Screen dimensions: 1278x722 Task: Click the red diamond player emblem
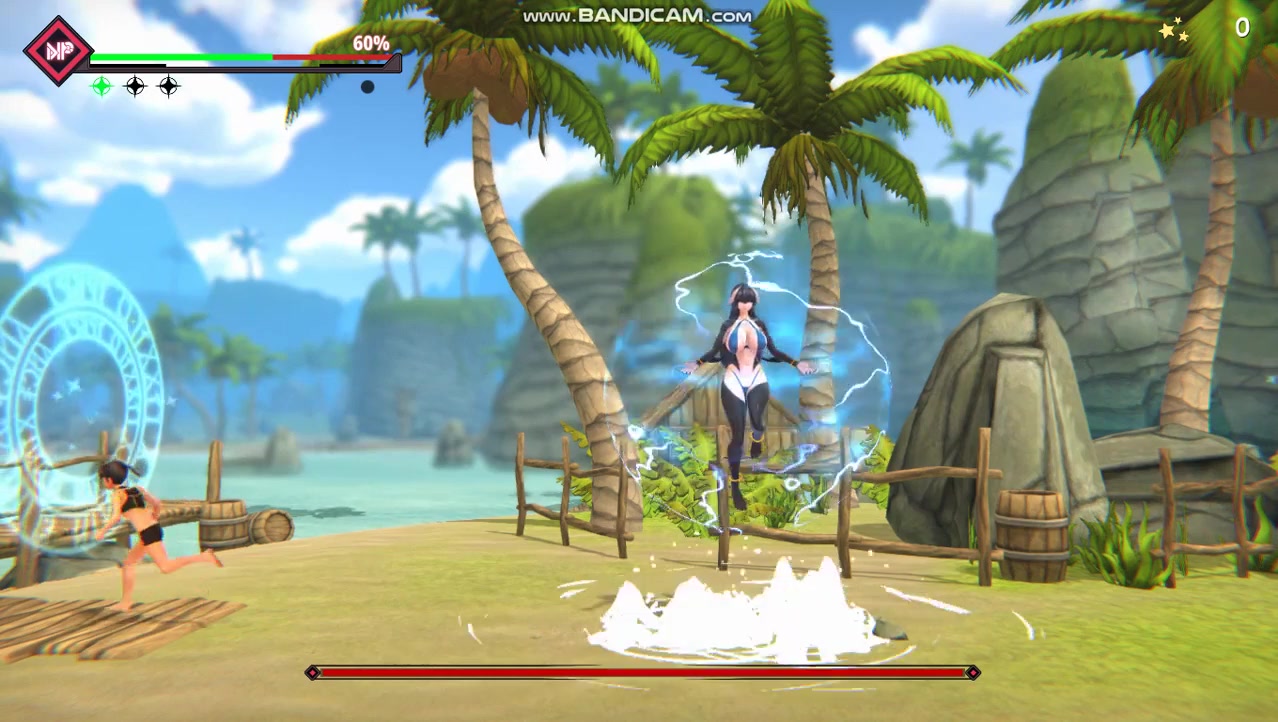(56, 50)
